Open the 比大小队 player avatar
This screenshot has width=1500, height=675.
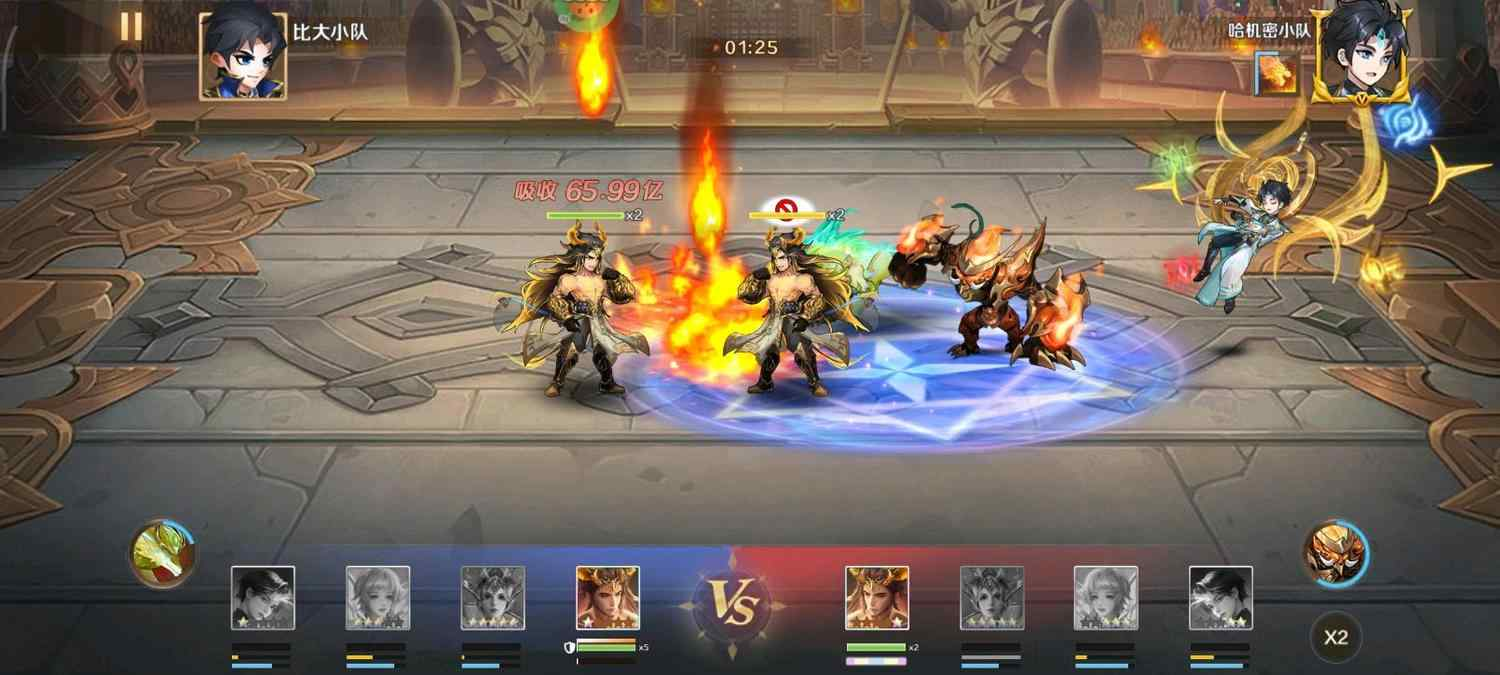(243, 56)
